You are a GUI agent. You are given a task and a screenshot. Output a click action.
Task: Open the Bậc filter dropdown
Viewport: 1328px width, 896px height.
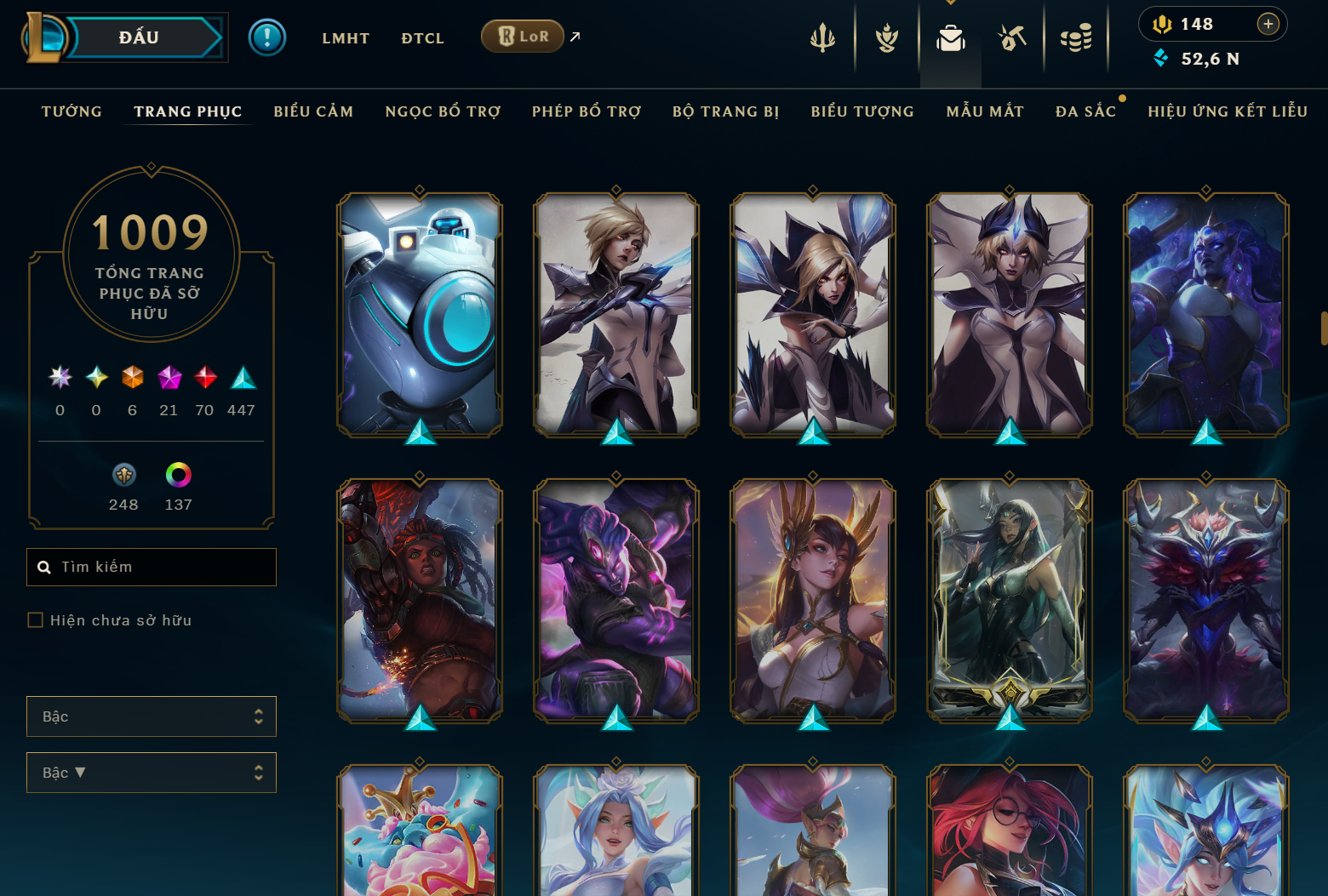(152, 716)
